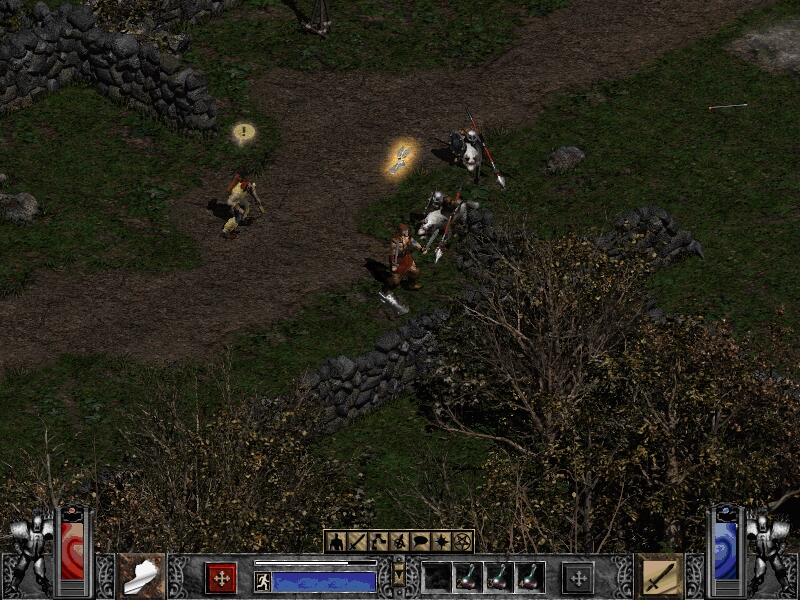Open the character silhouette panel icon
The width and height of the screenshot is (800, 600).
(335, 542)
